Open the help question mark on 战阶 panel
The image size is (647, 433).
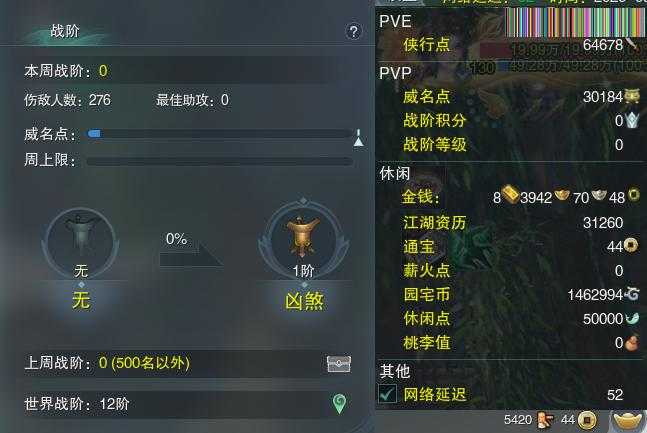pos(353,32)
